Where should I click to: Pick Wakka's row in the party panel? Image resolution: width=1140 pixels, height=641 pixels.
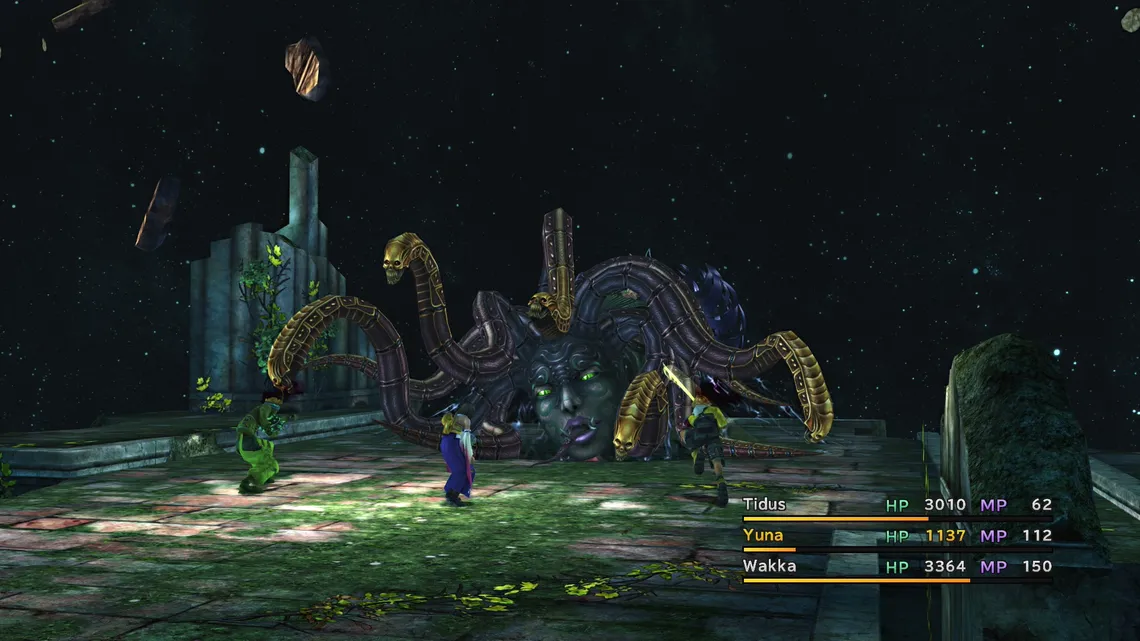click(x=767, y=566)
